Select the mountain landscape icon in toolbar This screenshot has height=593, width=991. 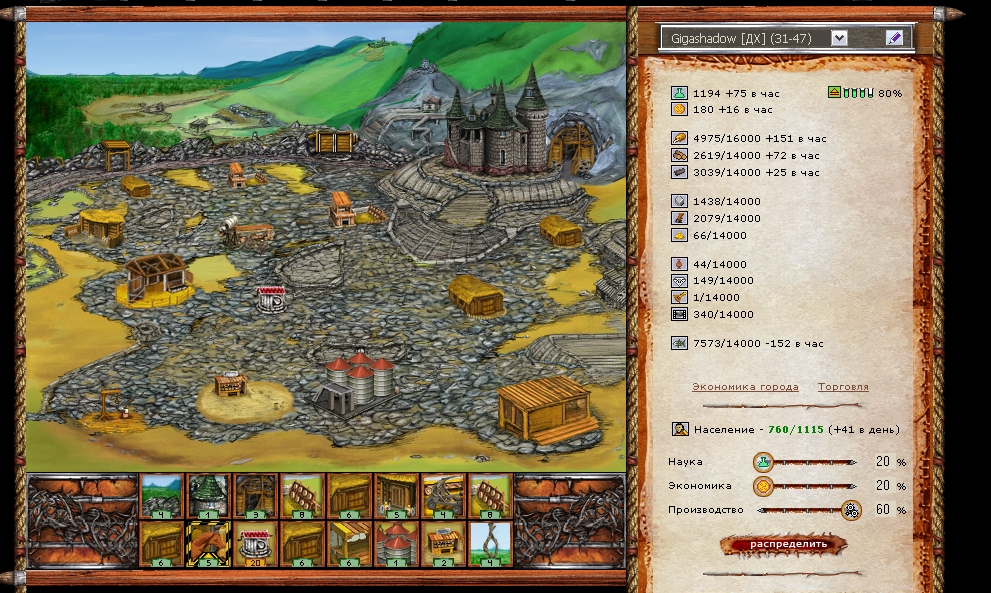tap(162, 495)
